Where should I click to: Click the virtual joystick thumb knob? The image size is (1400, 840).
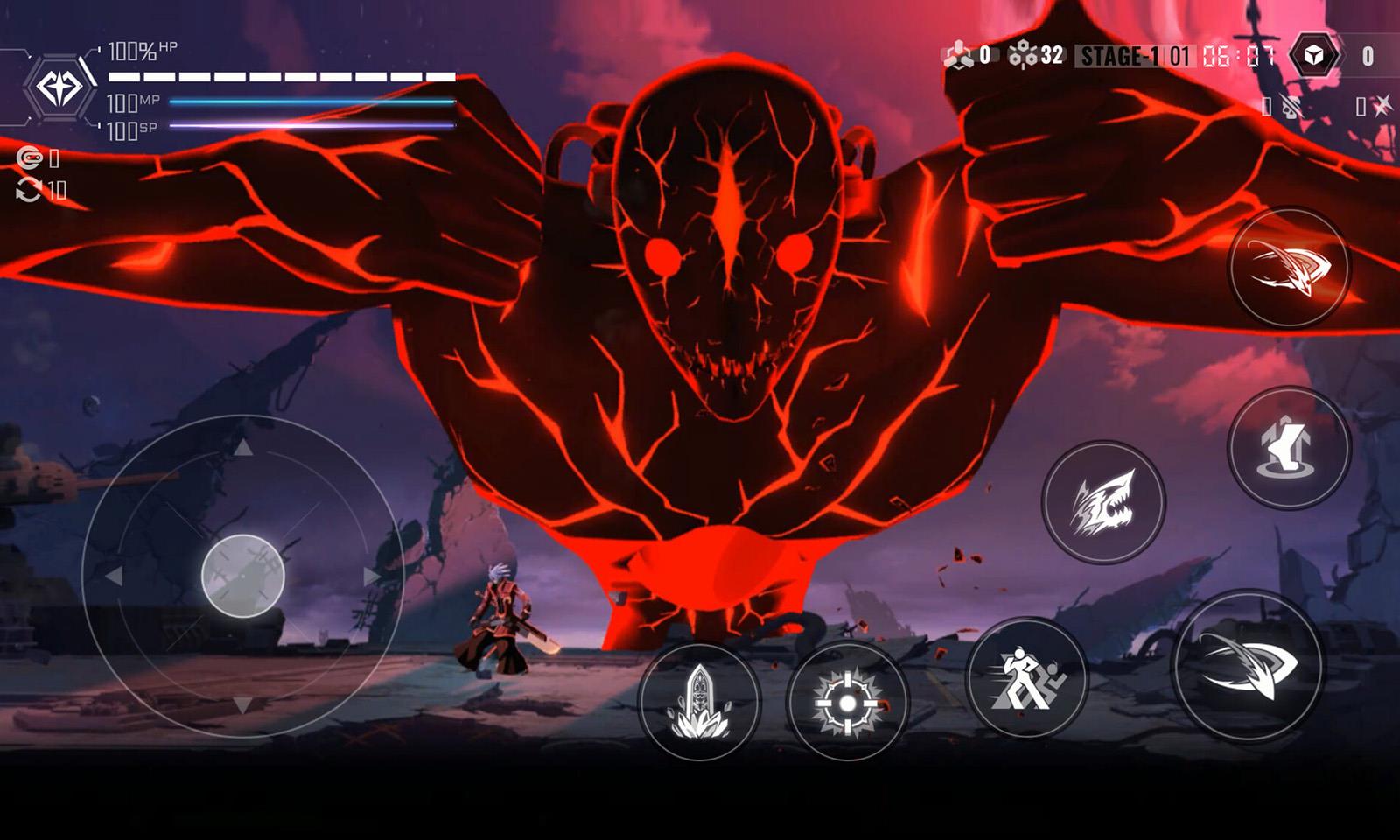click(x=243, y=576)
